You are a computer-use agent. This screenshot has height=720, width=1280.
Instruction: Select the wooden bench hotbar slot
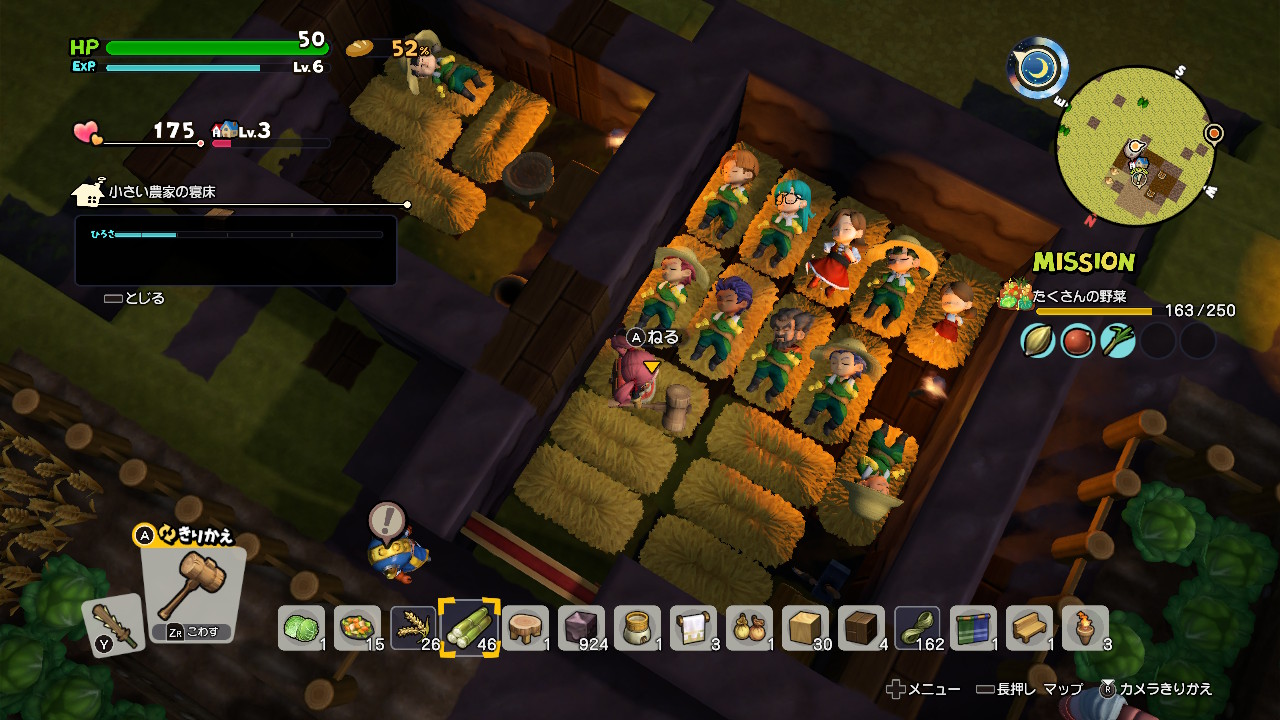pos(1029,628)
